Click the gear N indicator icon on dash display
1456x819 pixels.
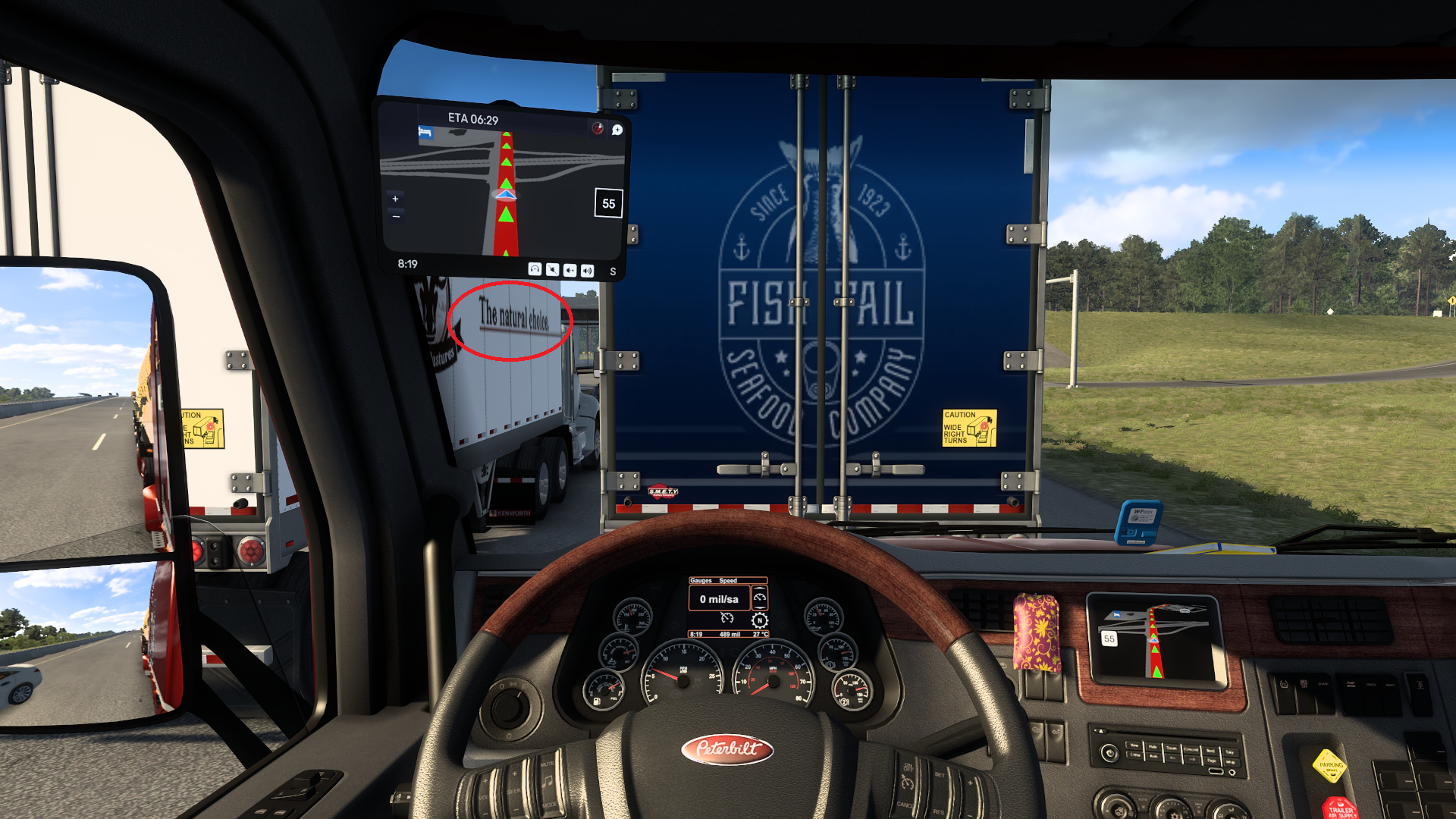pos(759,621)
